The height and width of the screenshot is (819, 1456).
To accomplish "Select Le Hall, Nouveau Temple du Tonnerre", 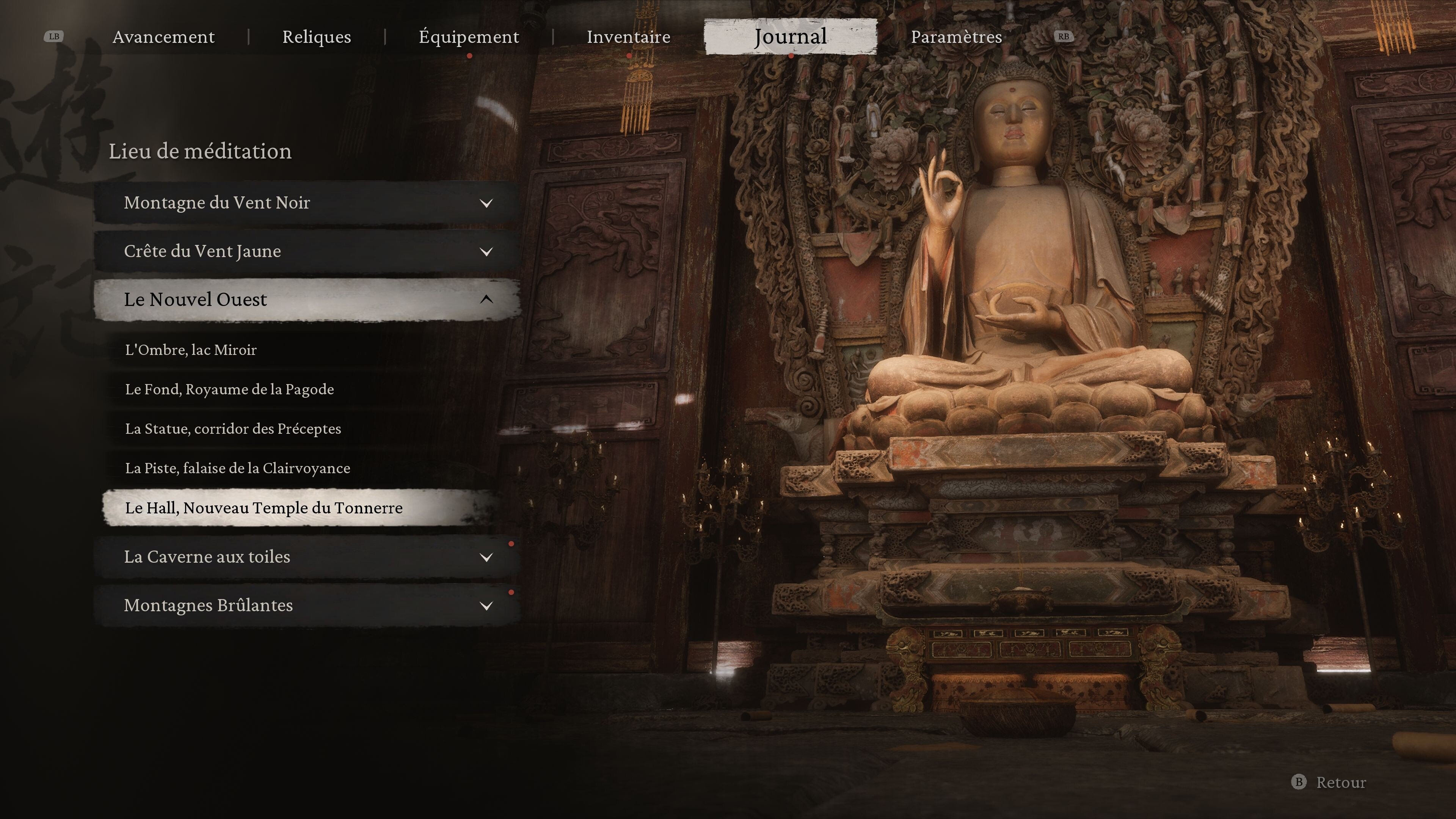I will coord(264,508).
